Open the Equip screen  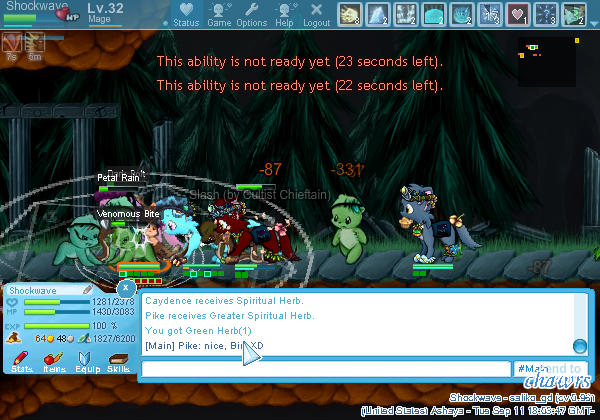pos(86,362)
